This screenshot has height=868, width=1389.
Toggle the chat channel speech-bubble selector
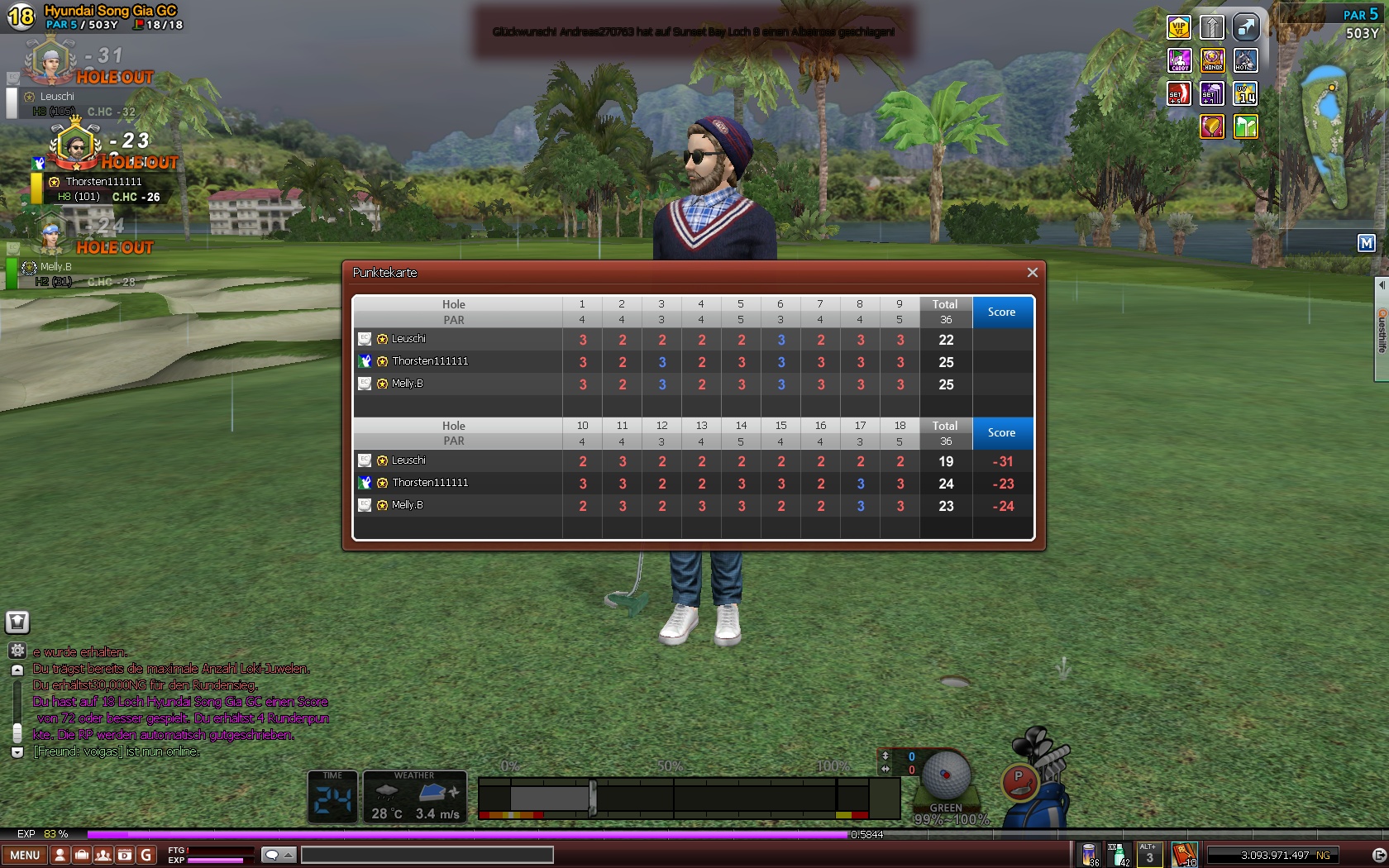click(x=278, y=855)
